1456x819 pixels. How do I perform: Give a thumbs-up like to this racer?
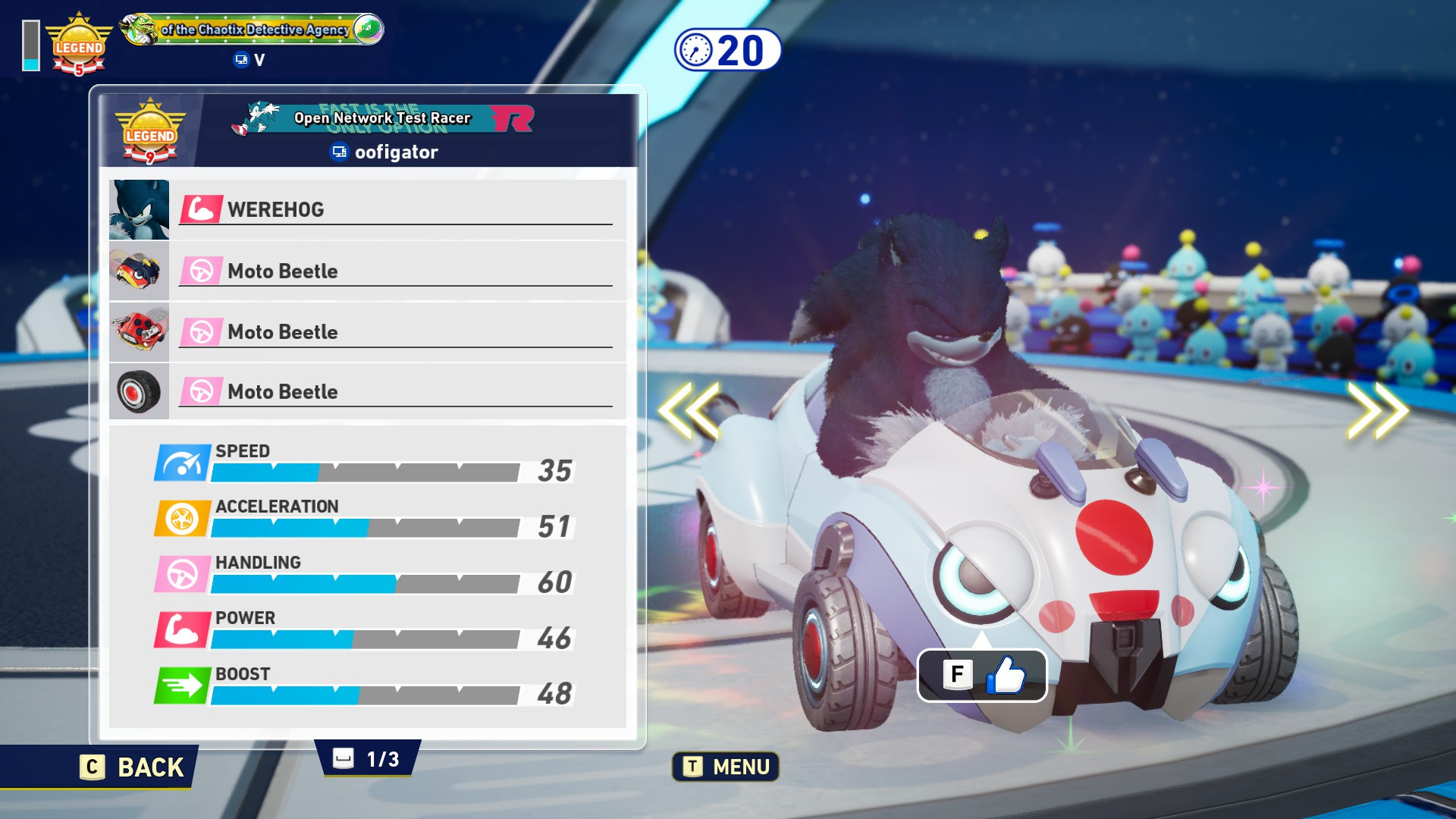(982, 675)
